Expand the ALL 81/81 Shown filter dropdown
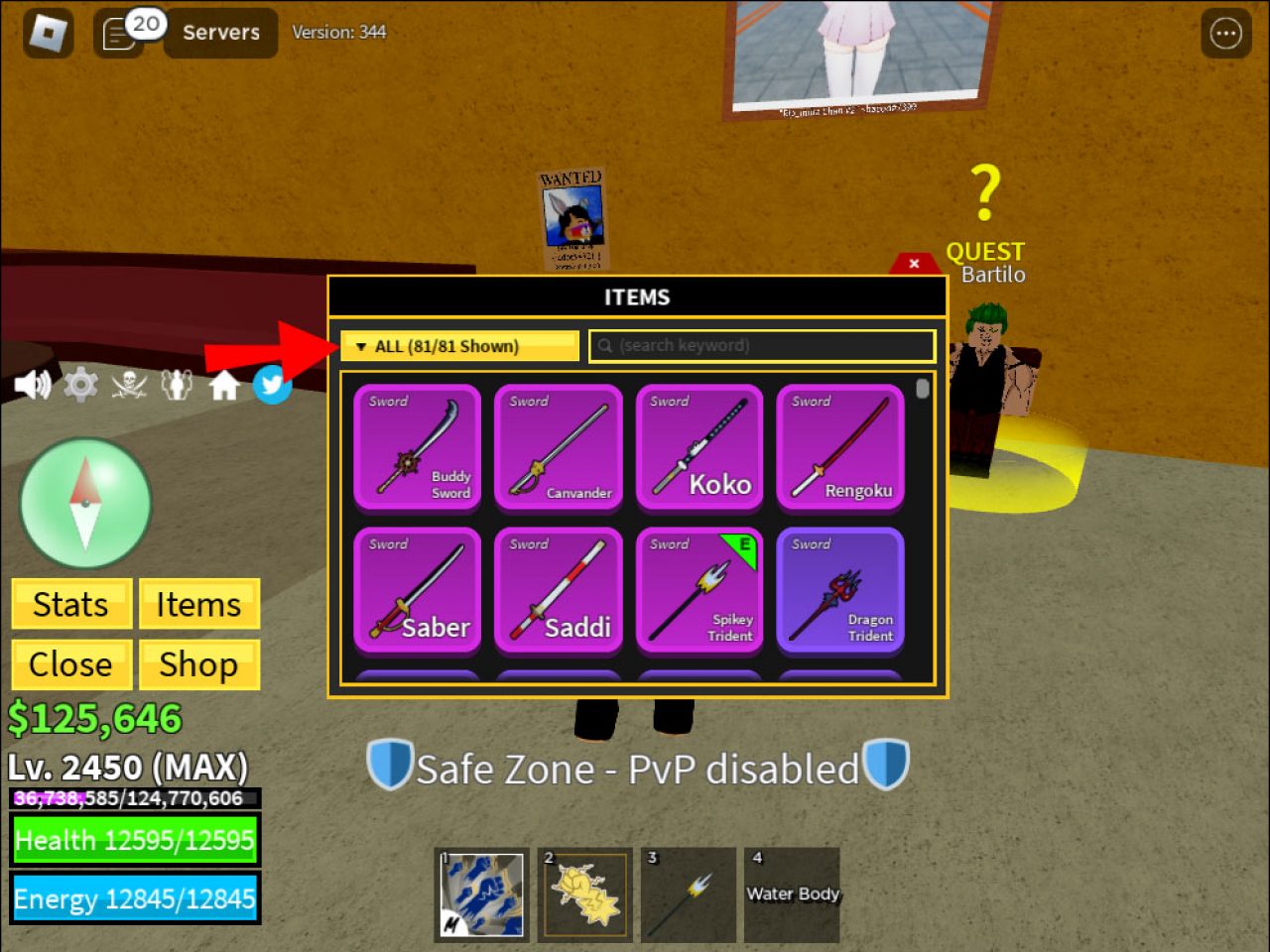1270x952 pixels. pos(459,345)
